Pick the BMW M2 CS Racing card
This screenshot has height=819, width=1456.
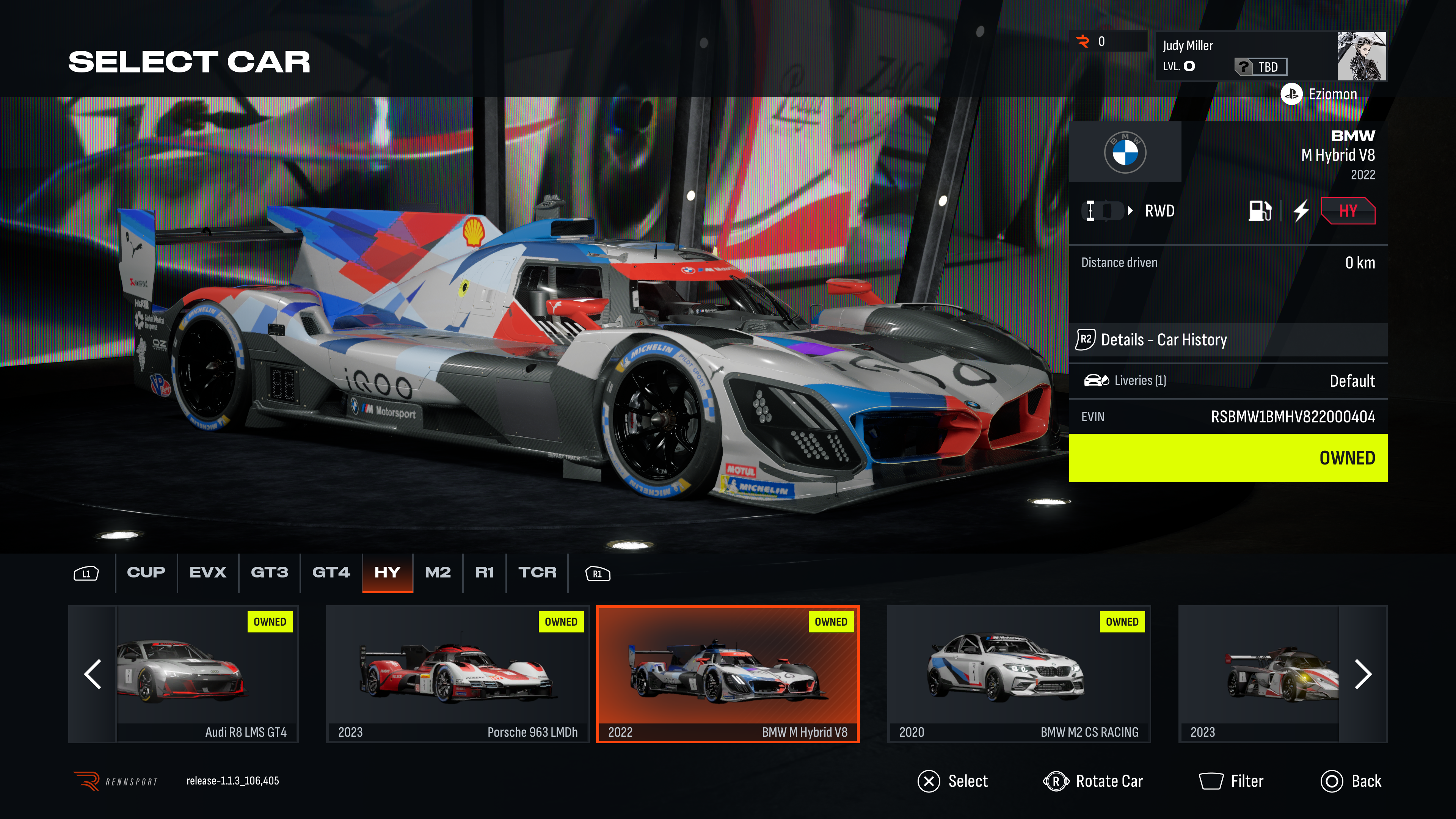click(x=1018, y=674)
